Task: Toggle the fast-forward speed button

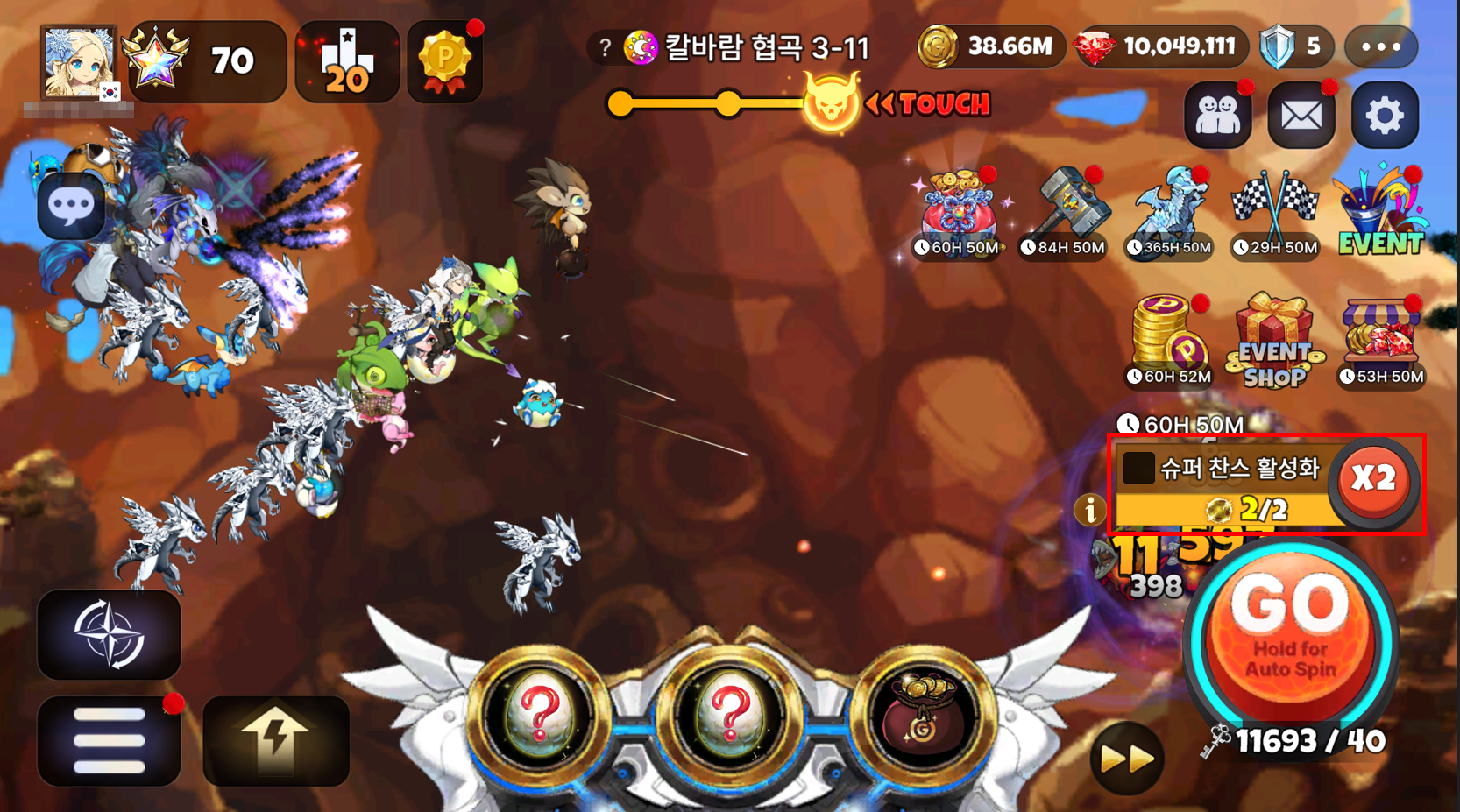Action: (x=1127, y=759)
